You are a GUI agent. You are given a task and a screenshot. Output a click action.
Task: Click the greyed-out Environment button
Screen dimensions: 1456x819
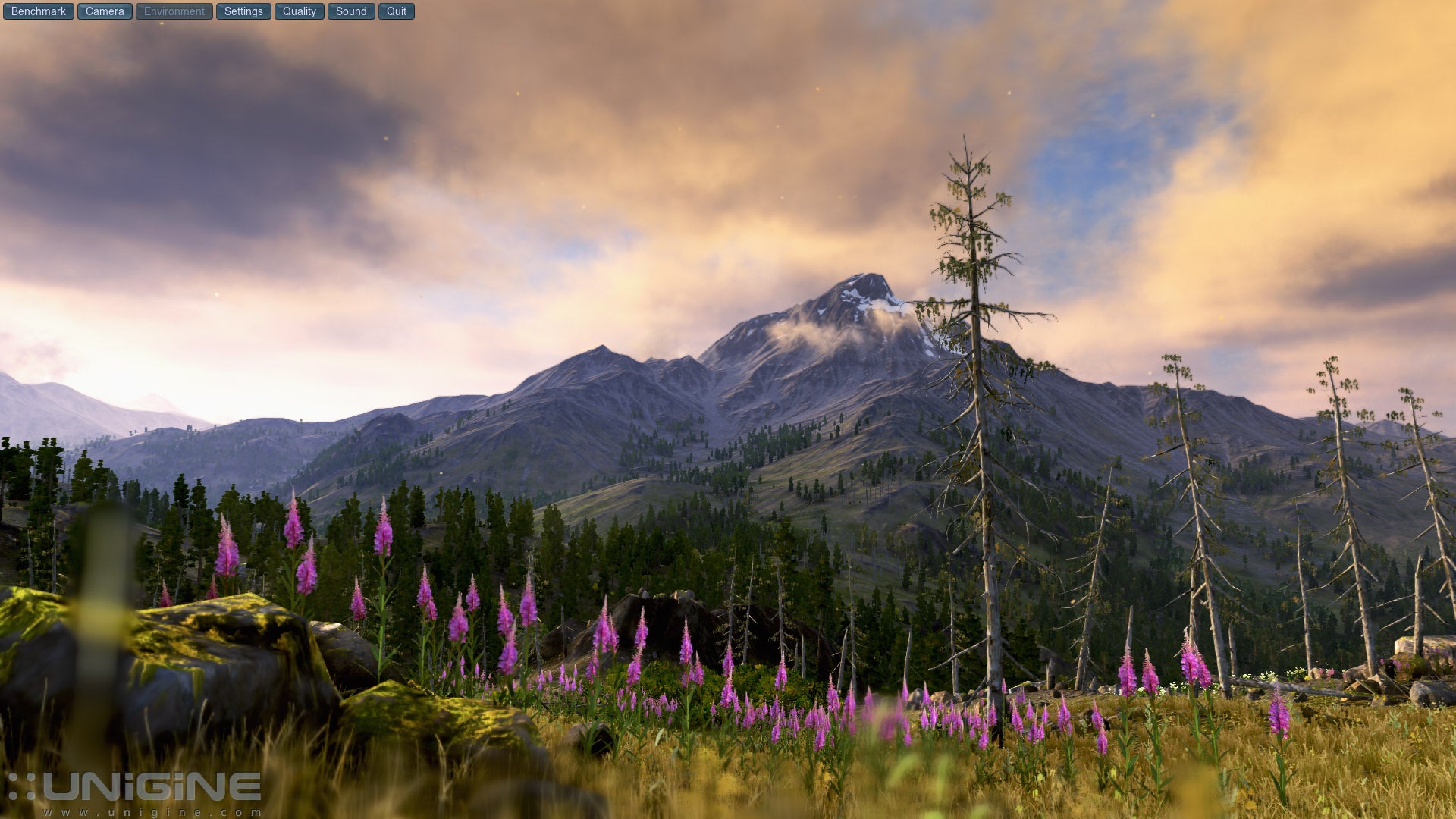tap(174, 11)
